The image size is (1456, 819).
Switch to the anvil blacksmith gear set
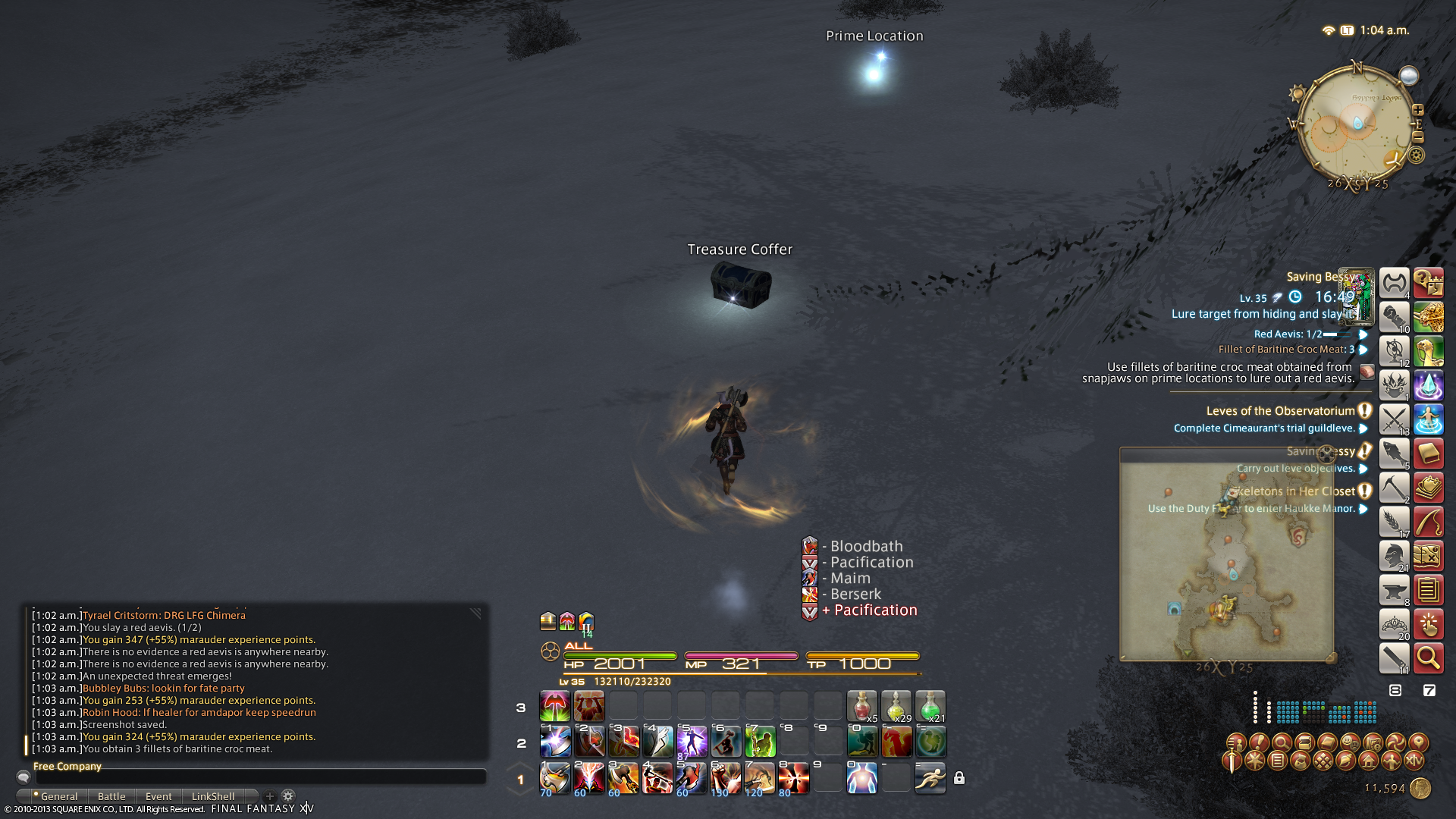coord(1394,590)
